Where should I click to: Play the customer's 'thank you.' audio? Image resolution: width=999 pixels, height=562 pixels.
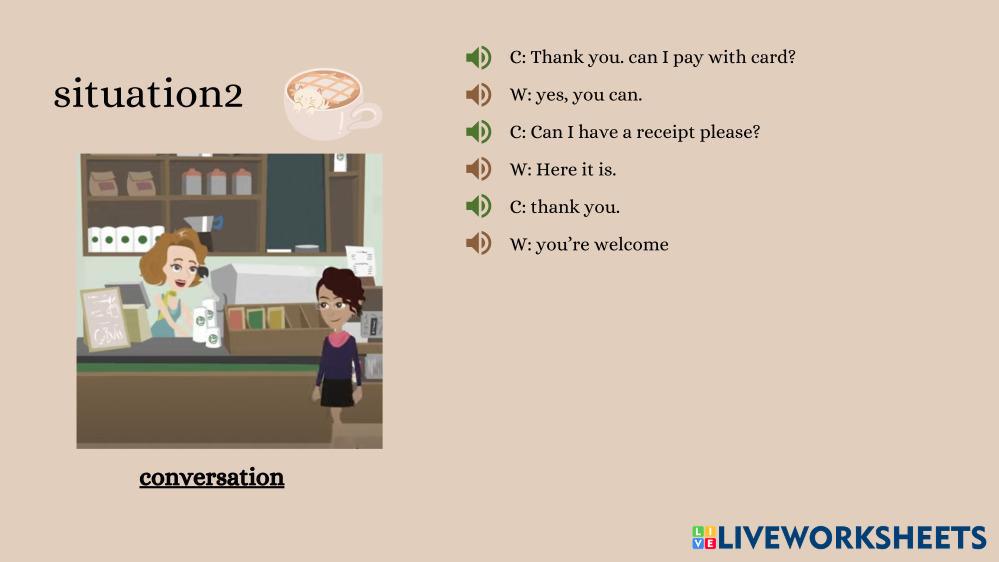[478, 206]
